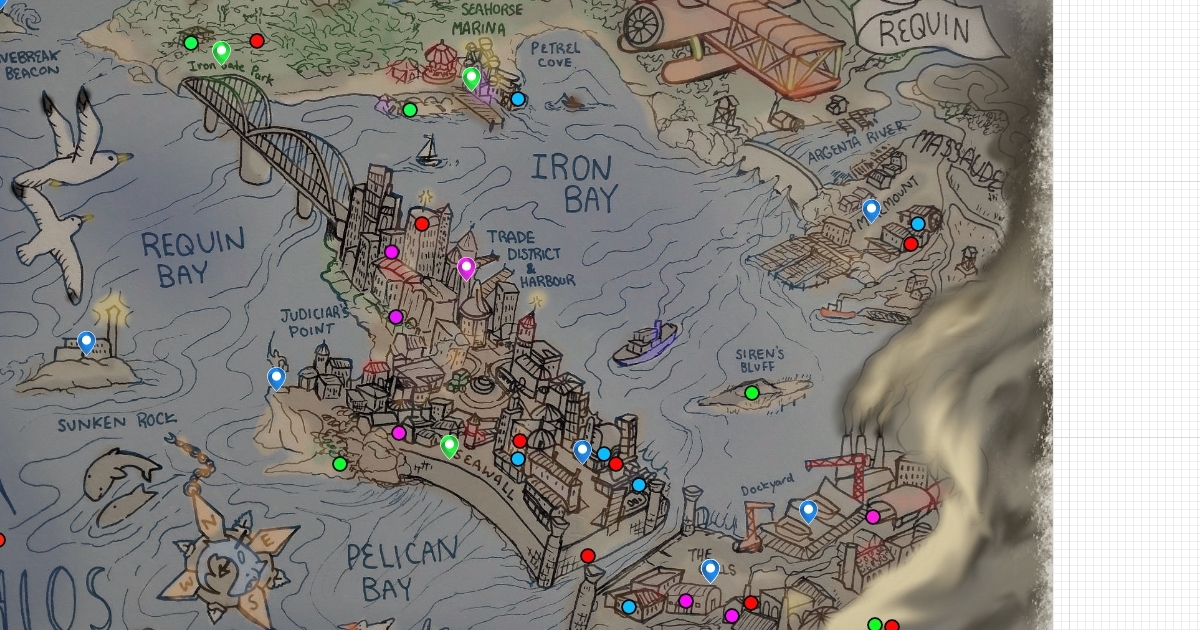1200x630 pixels.
Task: Open the blue pin near Argenta River docks
Action: [871, 209]
